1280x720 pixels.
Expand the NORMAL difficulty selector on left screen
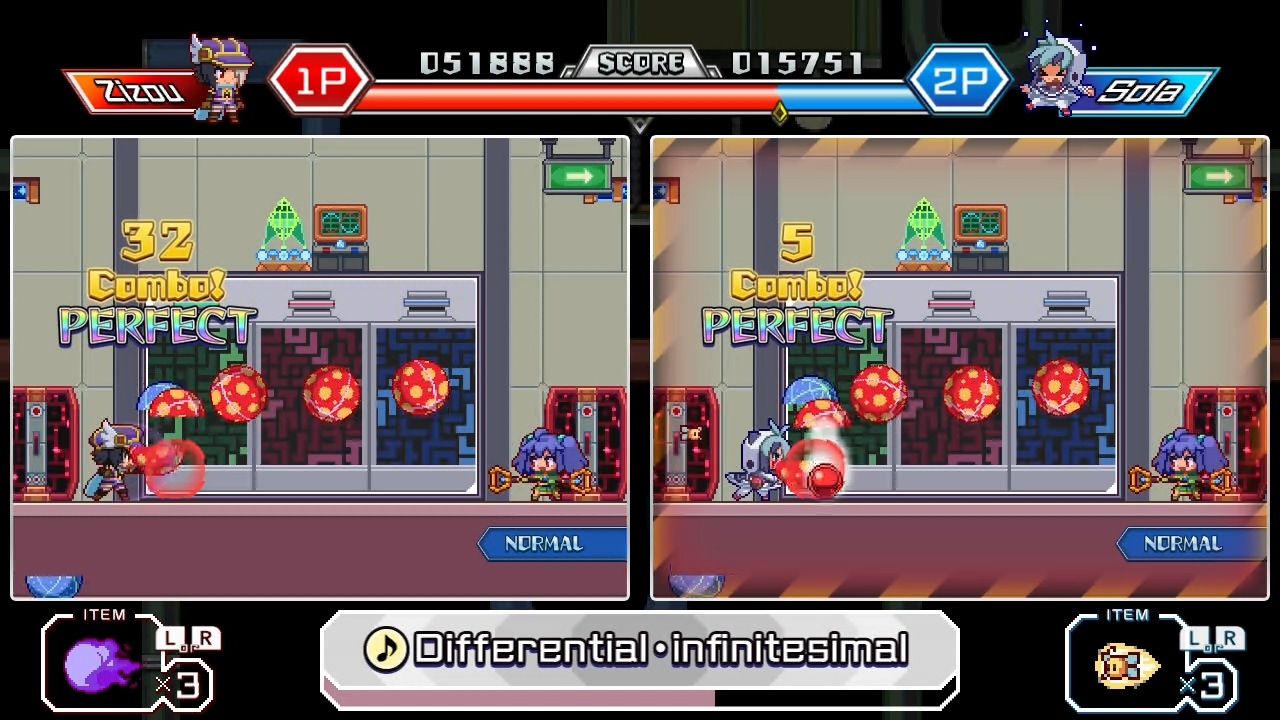(x=544, y=543)
